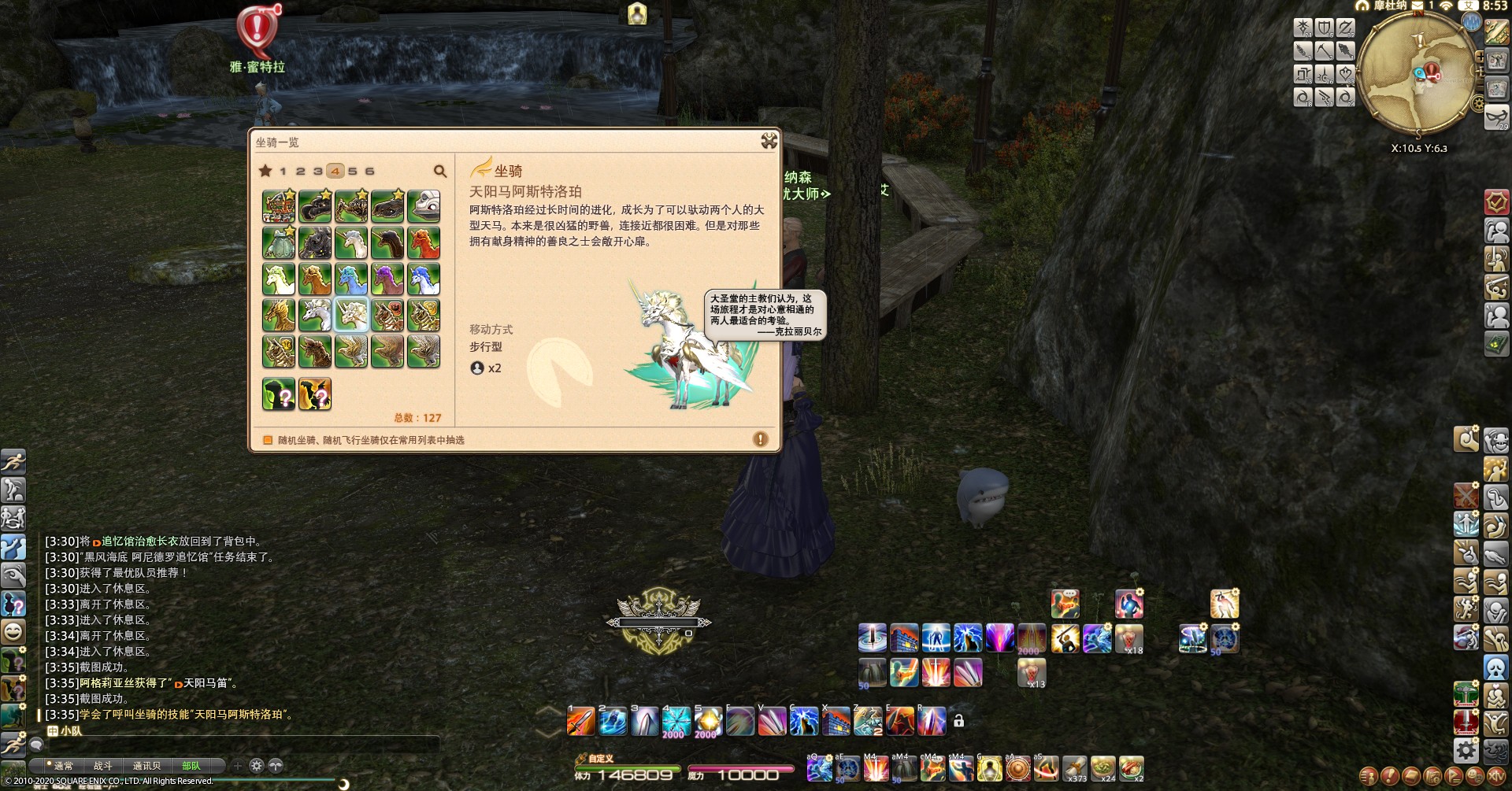
Task: Switch chat to the 通讯贝 tab
Action: [x=146, y=766]
